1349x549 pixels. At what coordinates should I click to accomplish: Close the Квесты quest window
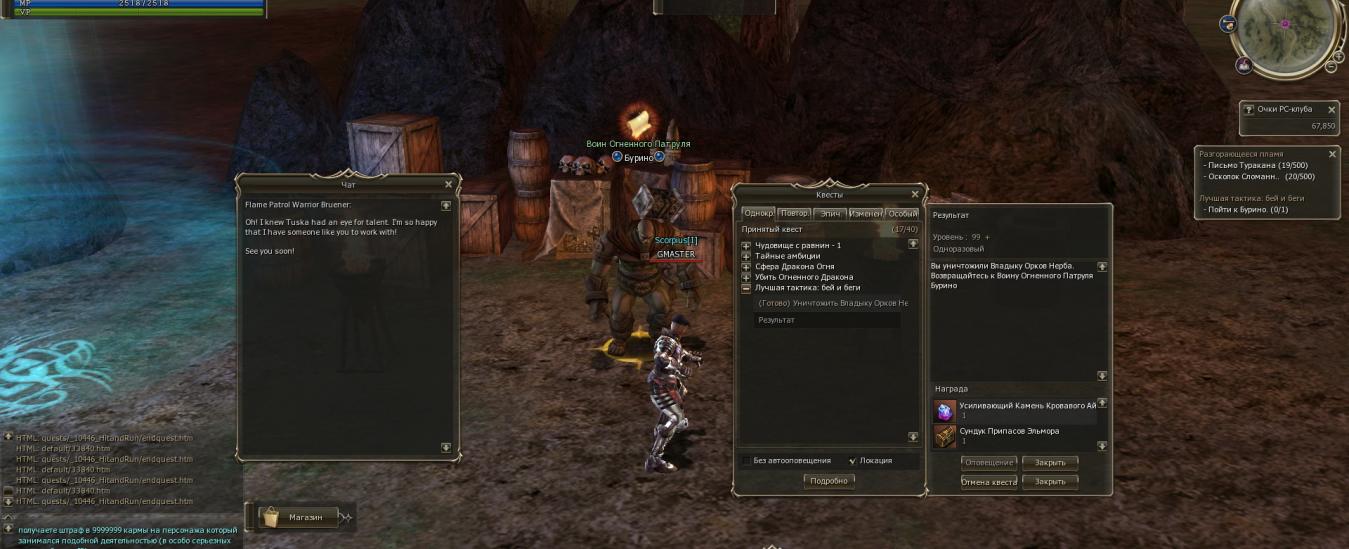tap(914, 195)
